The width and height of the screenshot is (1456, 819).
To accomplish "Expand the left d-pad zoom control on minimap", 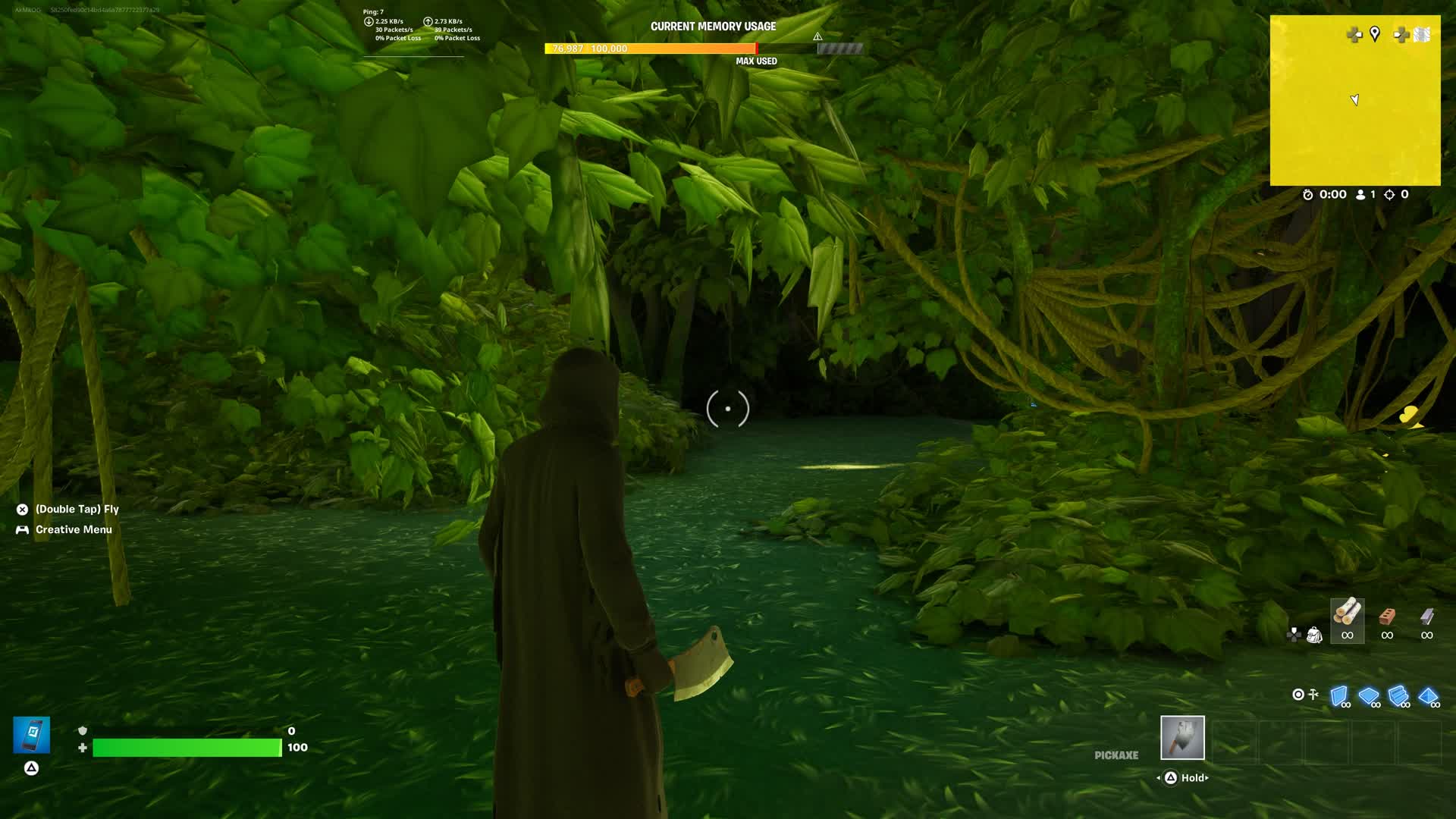I will (1354, 34).
